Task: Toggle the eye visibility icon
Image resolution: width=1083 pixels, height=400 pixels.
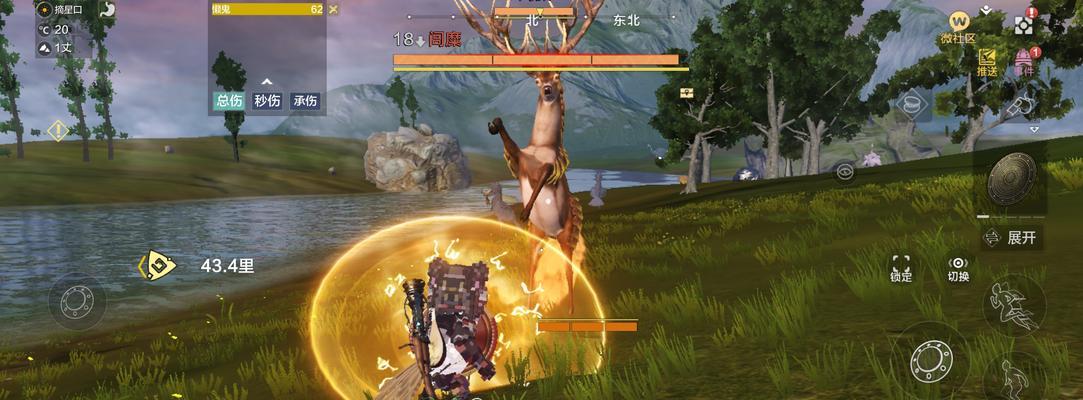Action: coord(845,171)
